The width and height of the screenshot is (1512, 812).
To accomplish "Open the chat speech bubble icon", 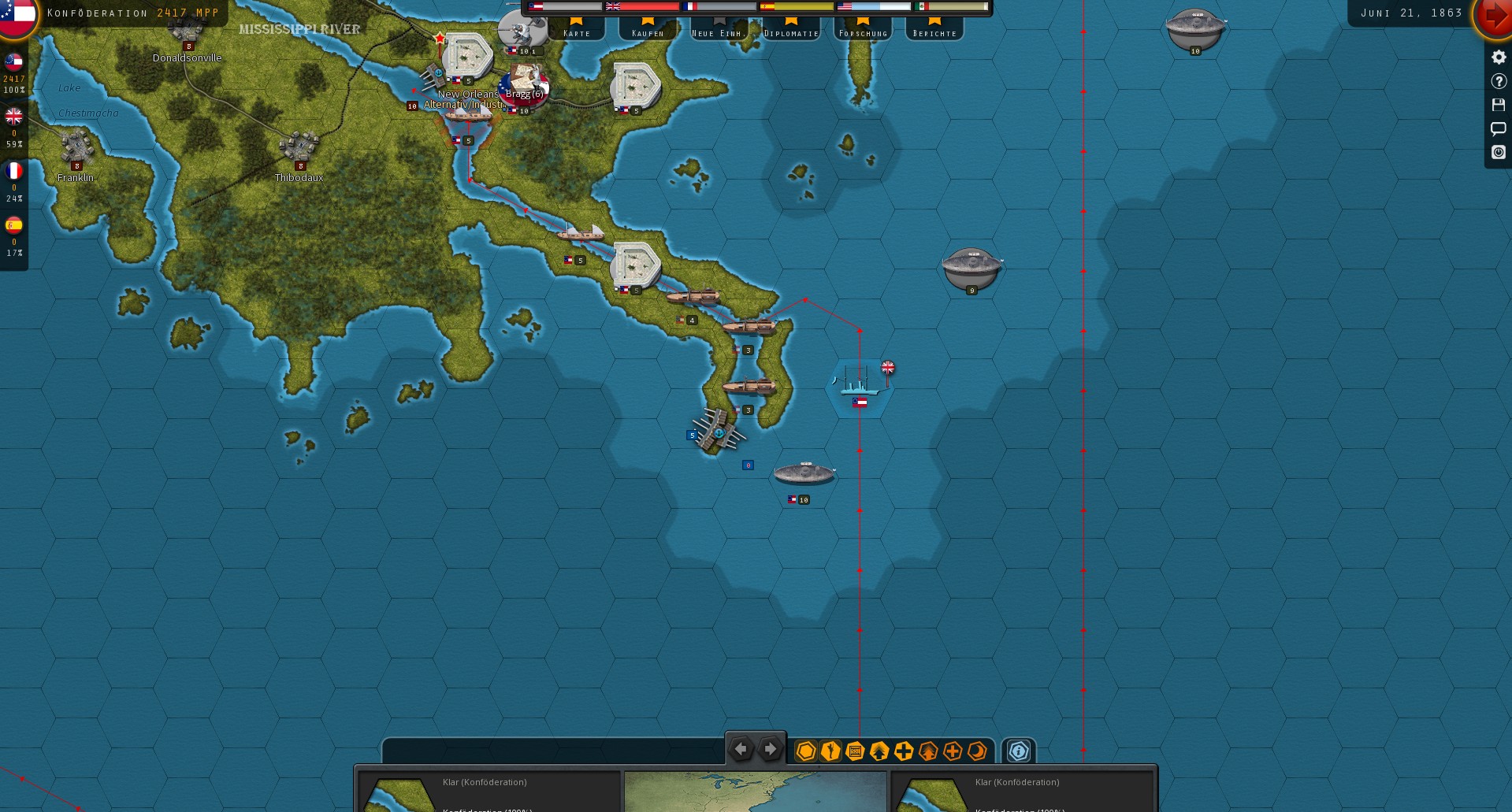I will 1499,128.
